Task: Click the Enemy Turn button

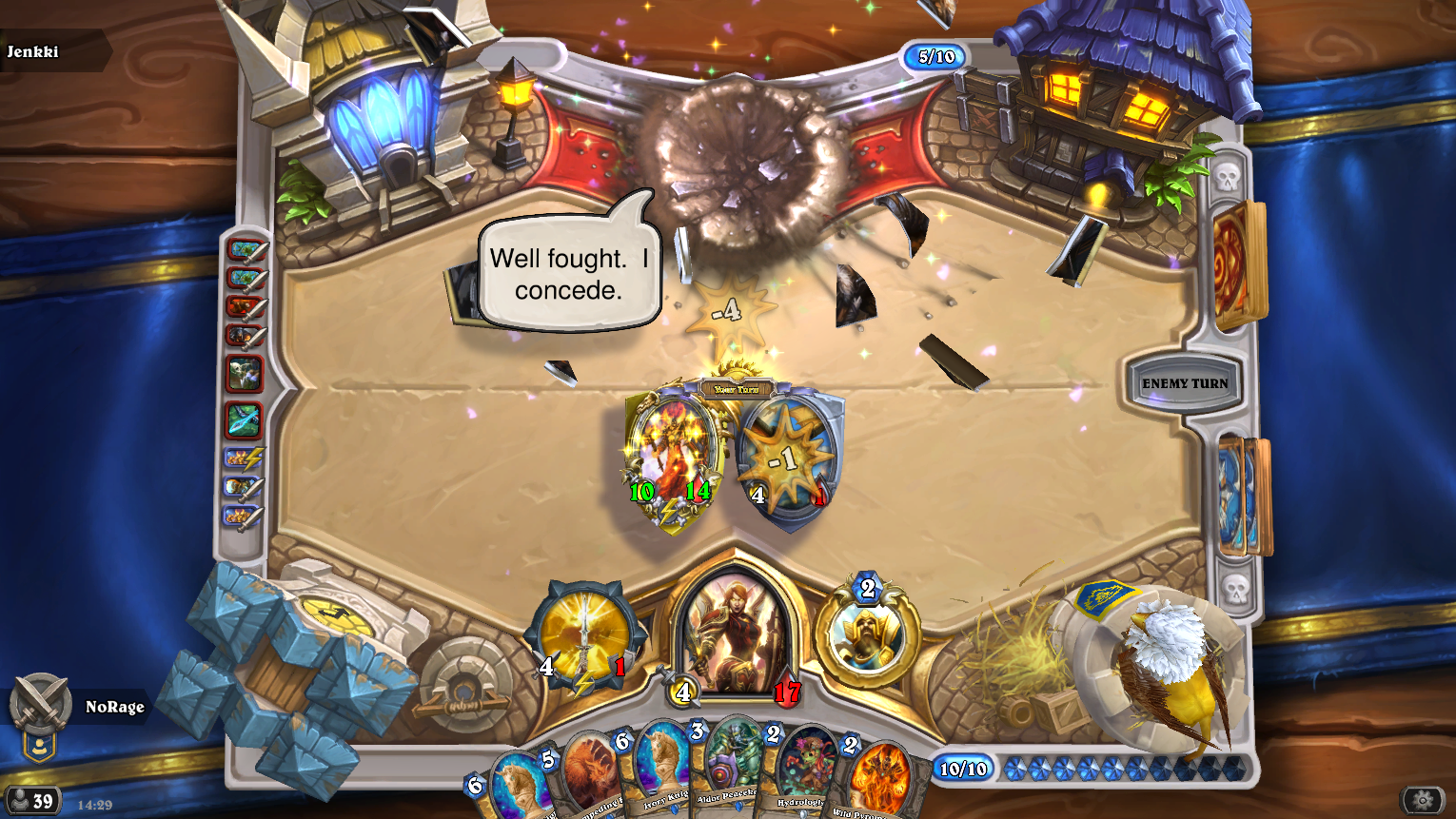Action: (1185, 383)
